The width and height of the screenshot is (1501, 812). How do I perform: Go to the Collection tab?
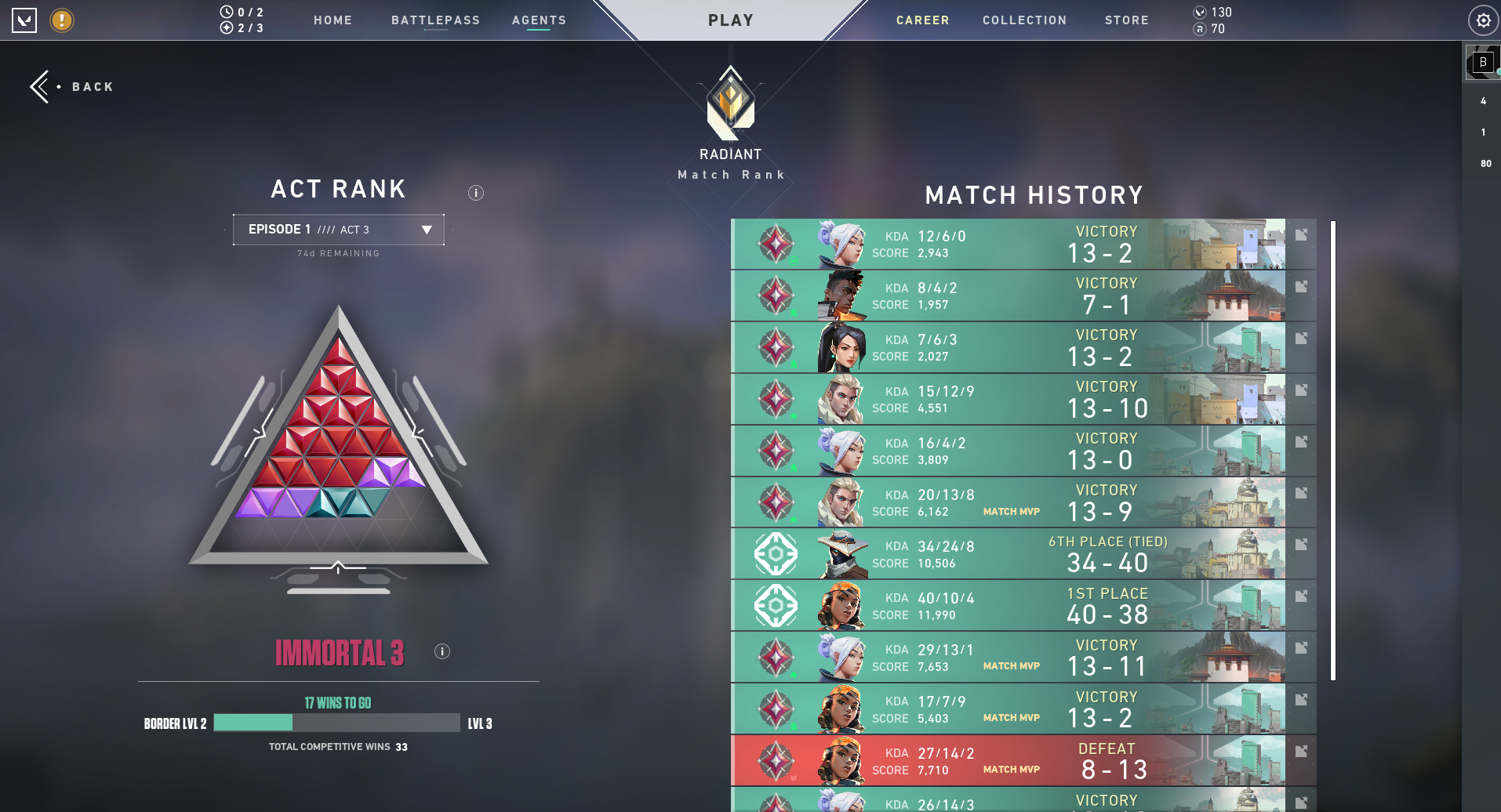[1024, 20]
